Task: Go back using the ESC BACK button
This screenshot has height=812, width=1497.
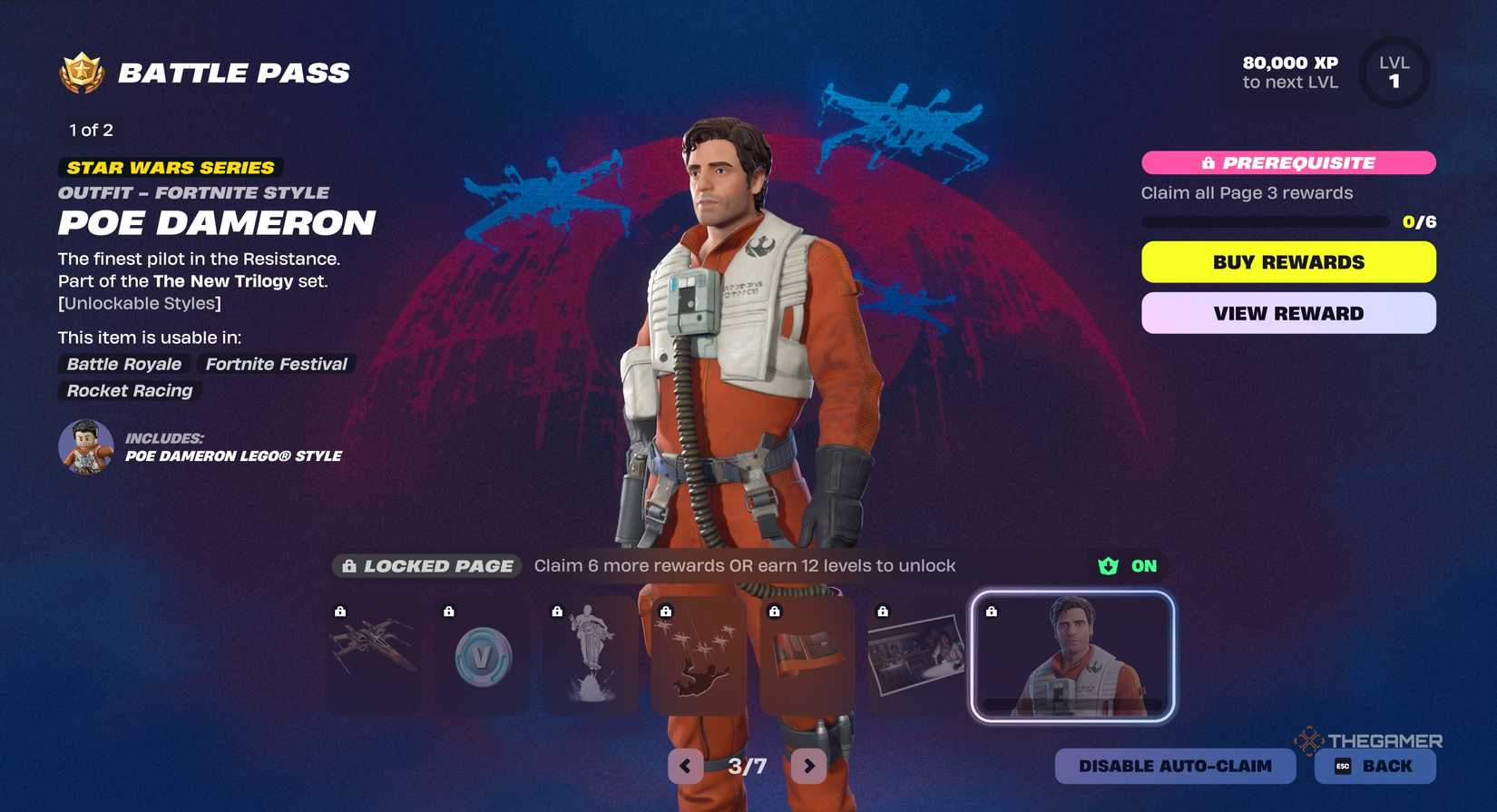Action: pyautogui.click(x=1374, y=766)
